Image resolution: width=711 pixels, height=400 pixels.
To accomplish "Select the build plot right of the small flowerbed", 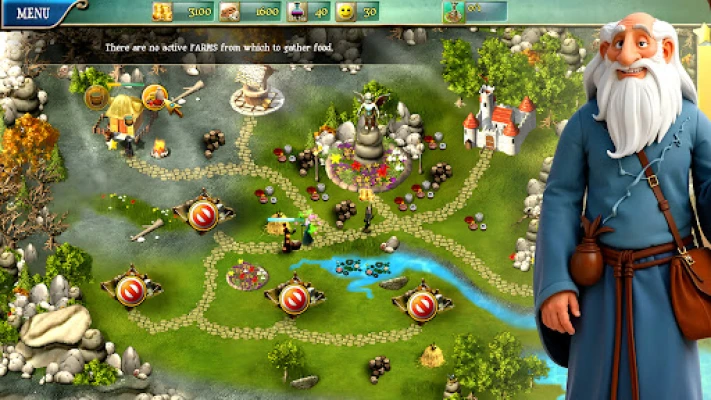I will pyautogui.click(x=294, y=297).
